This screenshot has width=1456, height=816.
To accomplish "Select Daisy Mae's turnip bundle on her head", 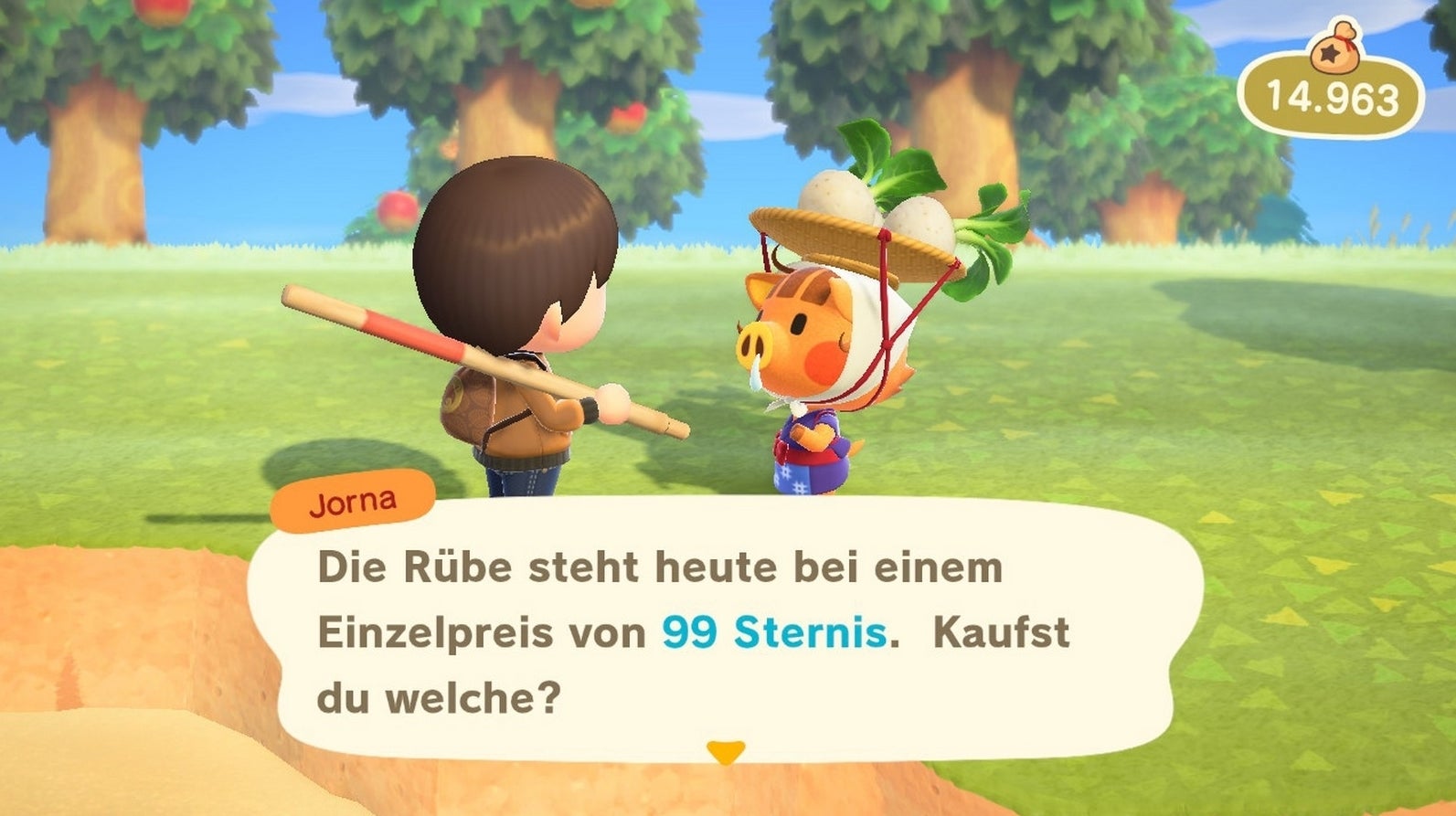I will click(x=877, y=201).
